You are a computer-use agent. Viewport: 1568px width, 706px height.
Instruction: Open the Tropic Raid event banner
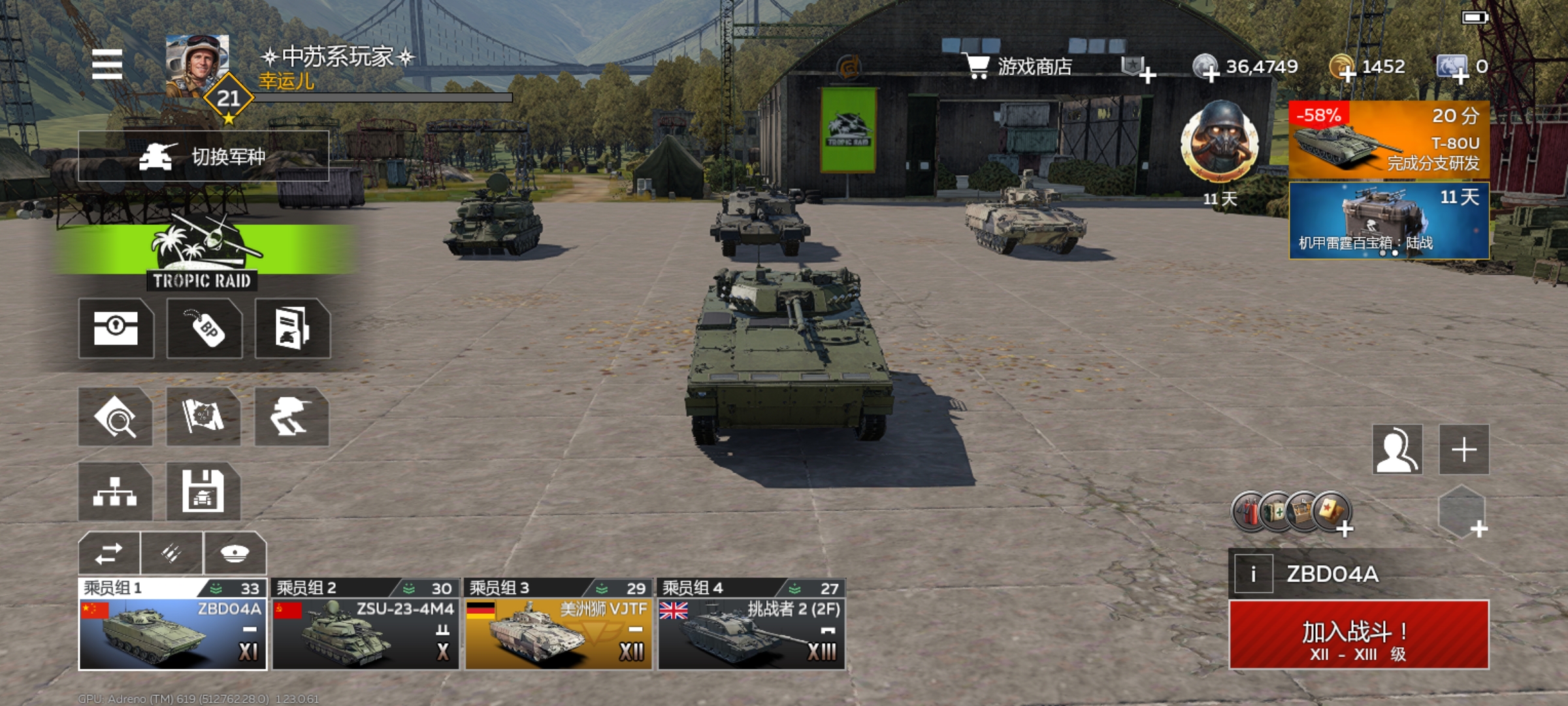(203, 254)
